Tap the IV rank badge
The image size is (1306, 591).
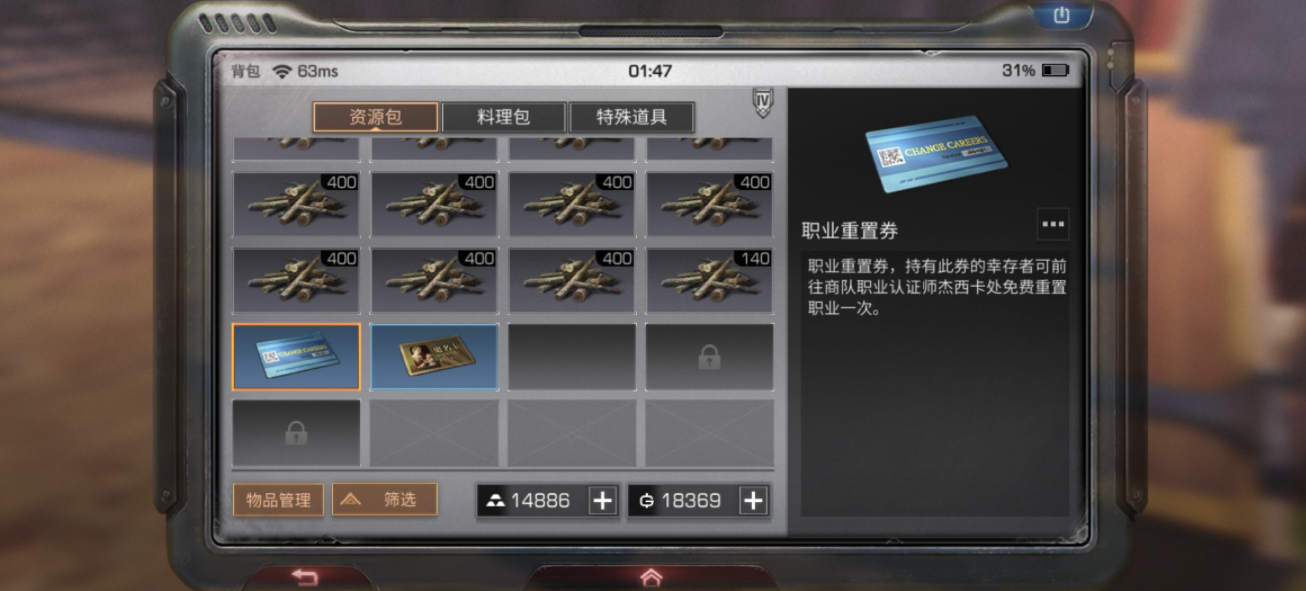763,102
